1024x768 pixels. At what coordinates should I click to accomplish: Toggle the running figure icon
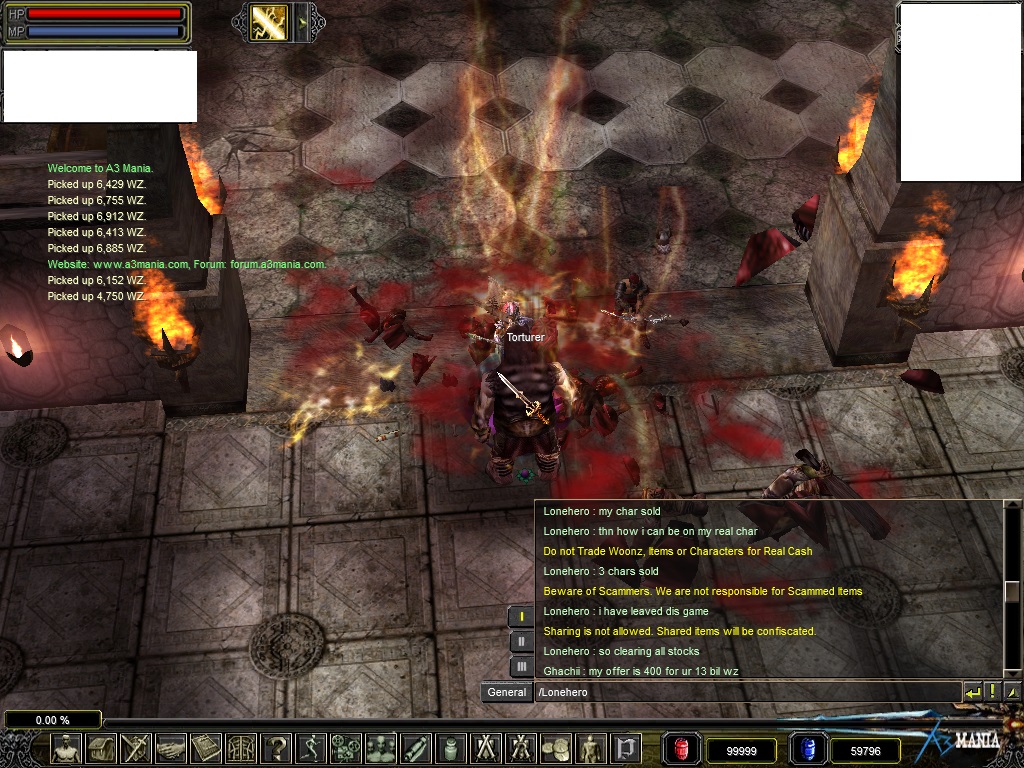pyautogui.click(x=311, y=748)
